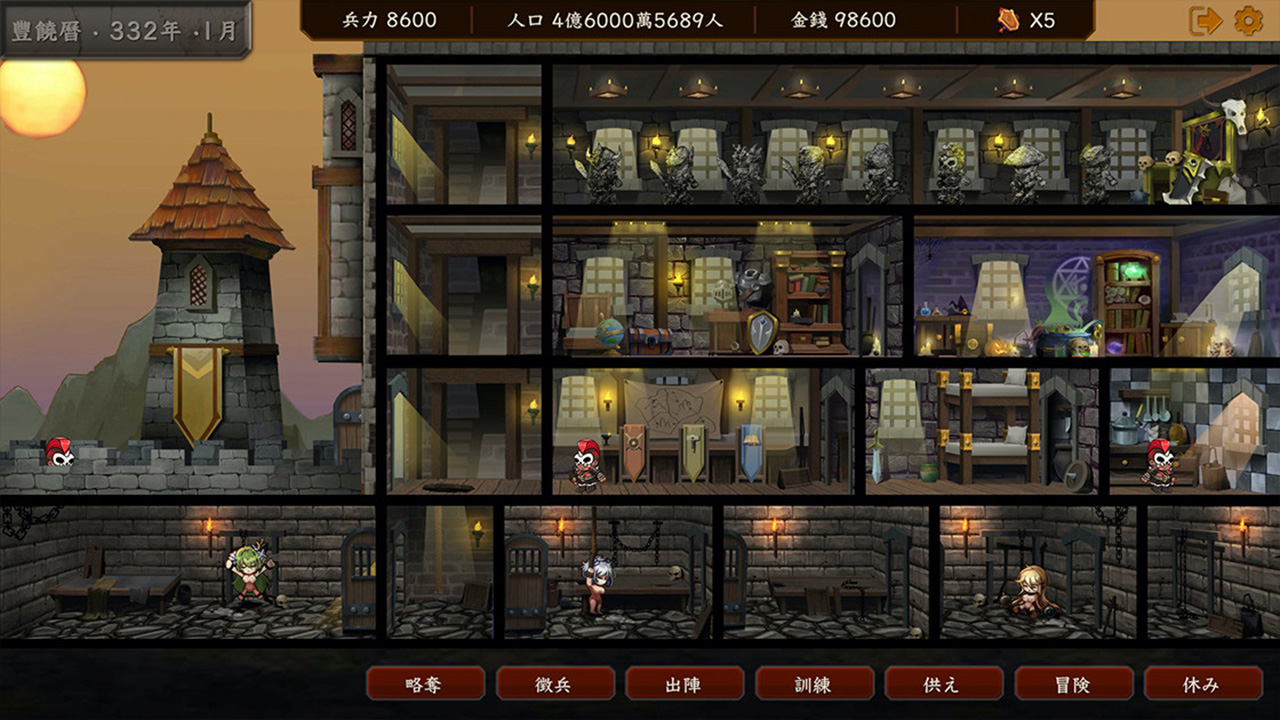Start 訓練 (training) from the bottom bar

[x=814, y=684]
